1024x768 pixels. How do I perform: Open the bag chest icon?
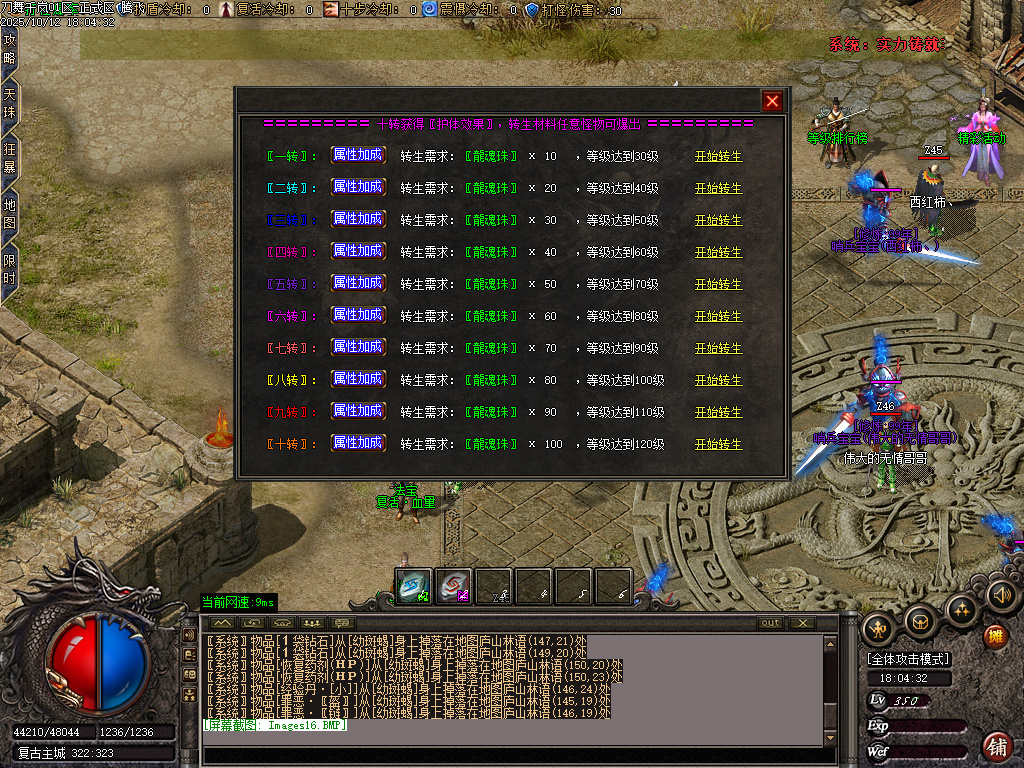point(920,622)
